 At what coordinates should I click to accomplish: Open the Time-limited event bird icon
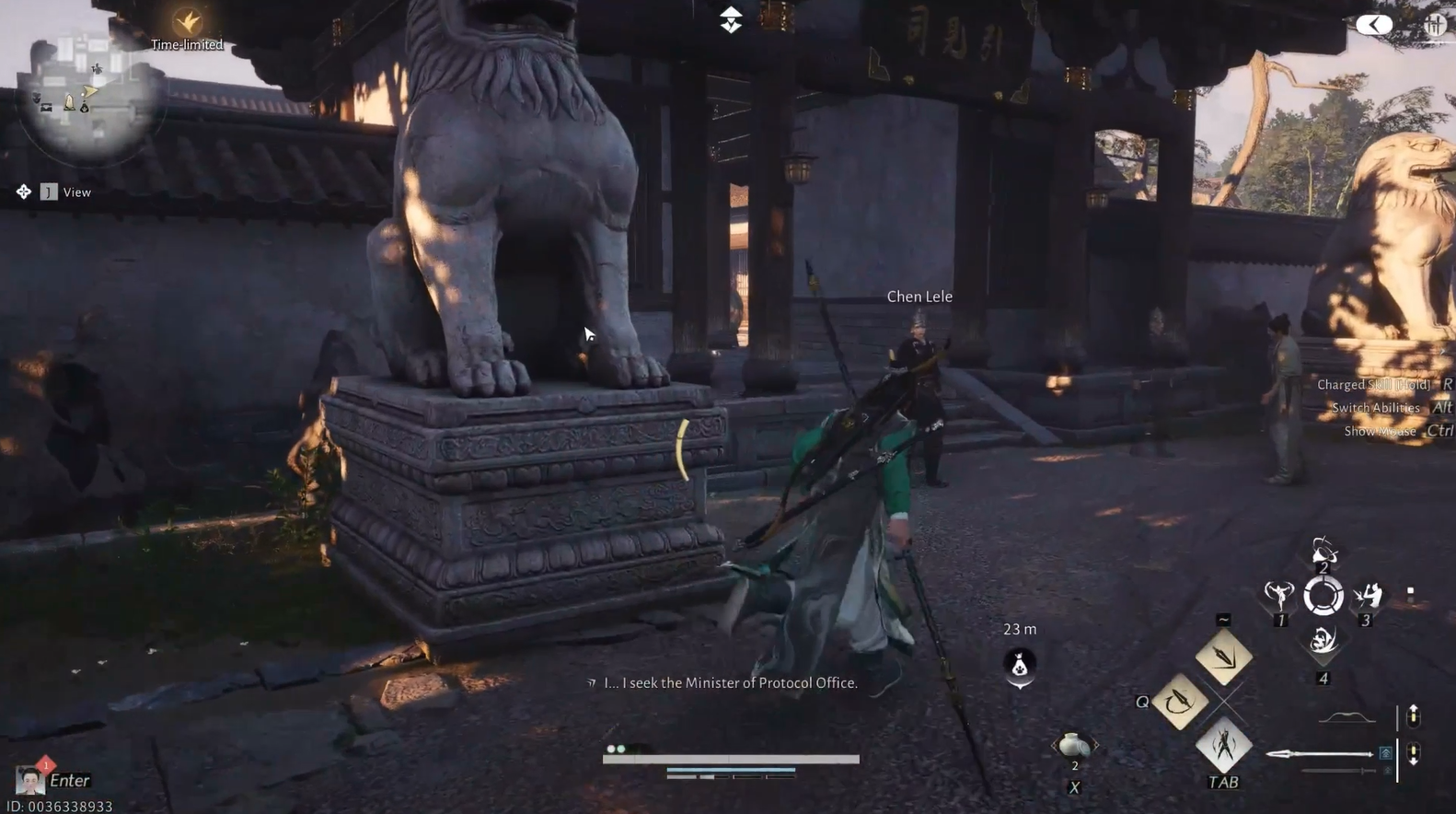[187, 22]
